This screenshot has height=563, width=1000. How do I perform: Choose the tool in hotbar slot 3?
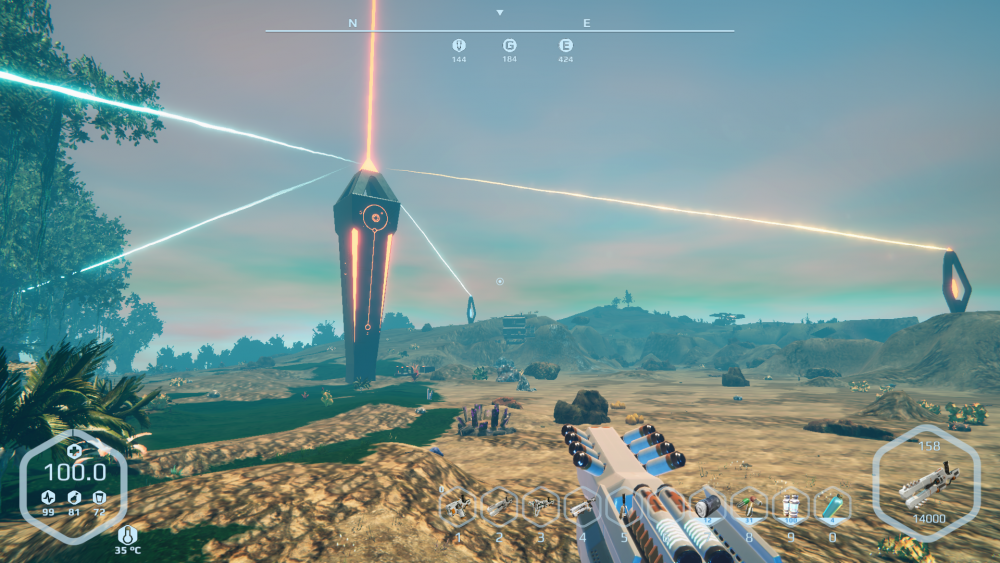click(541, 507)
